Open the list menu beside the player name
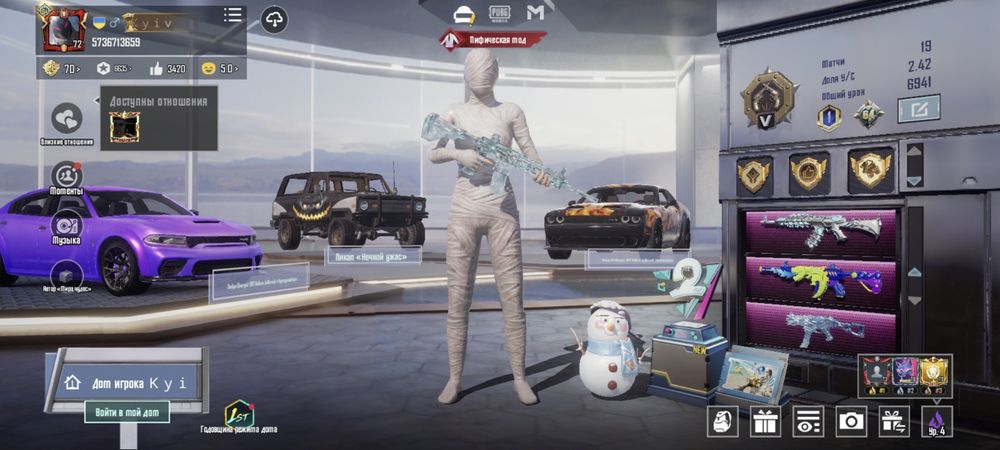1000x450 pixels. [x=233, y=15]
